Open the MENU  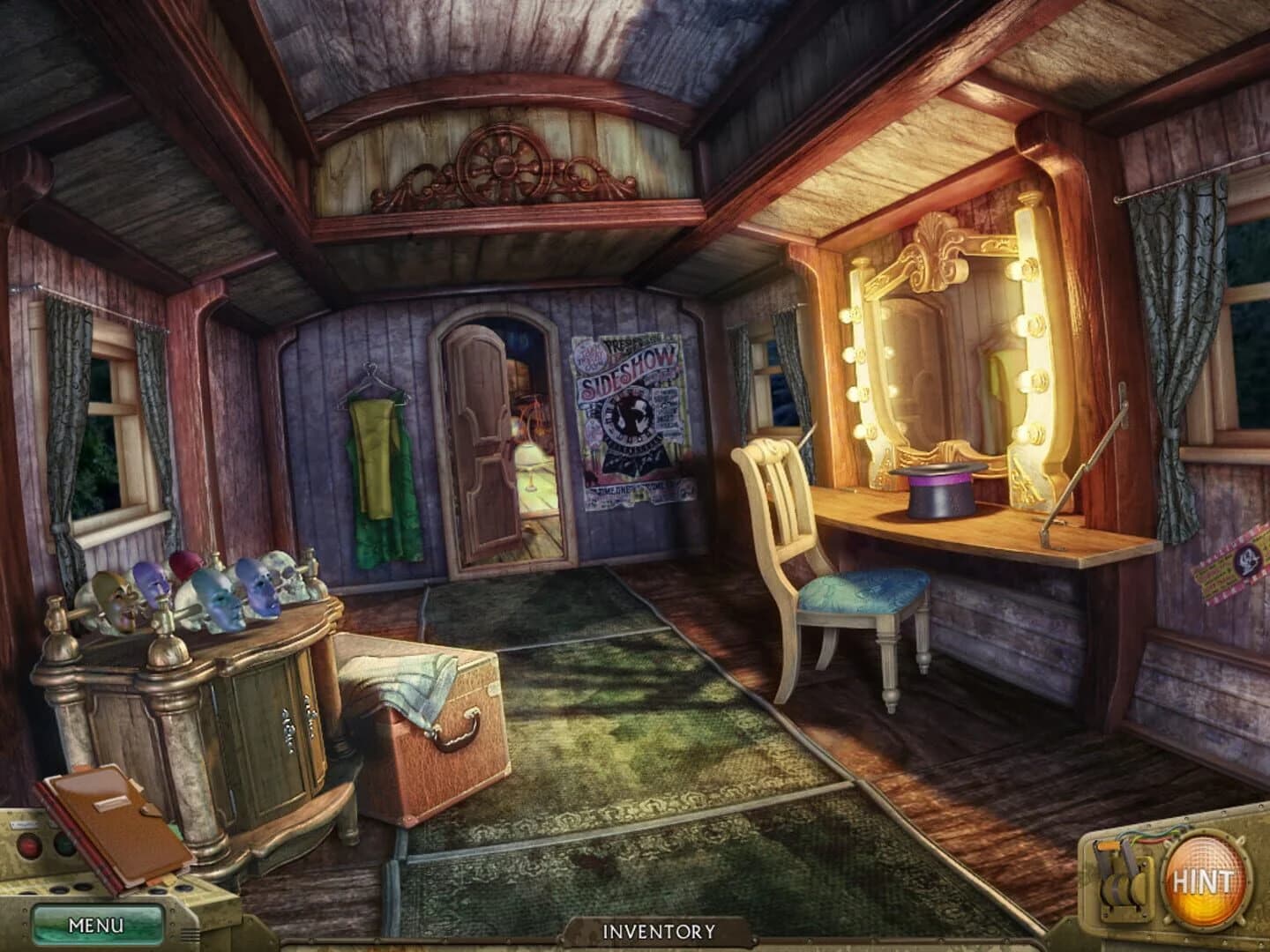[97, 926]
